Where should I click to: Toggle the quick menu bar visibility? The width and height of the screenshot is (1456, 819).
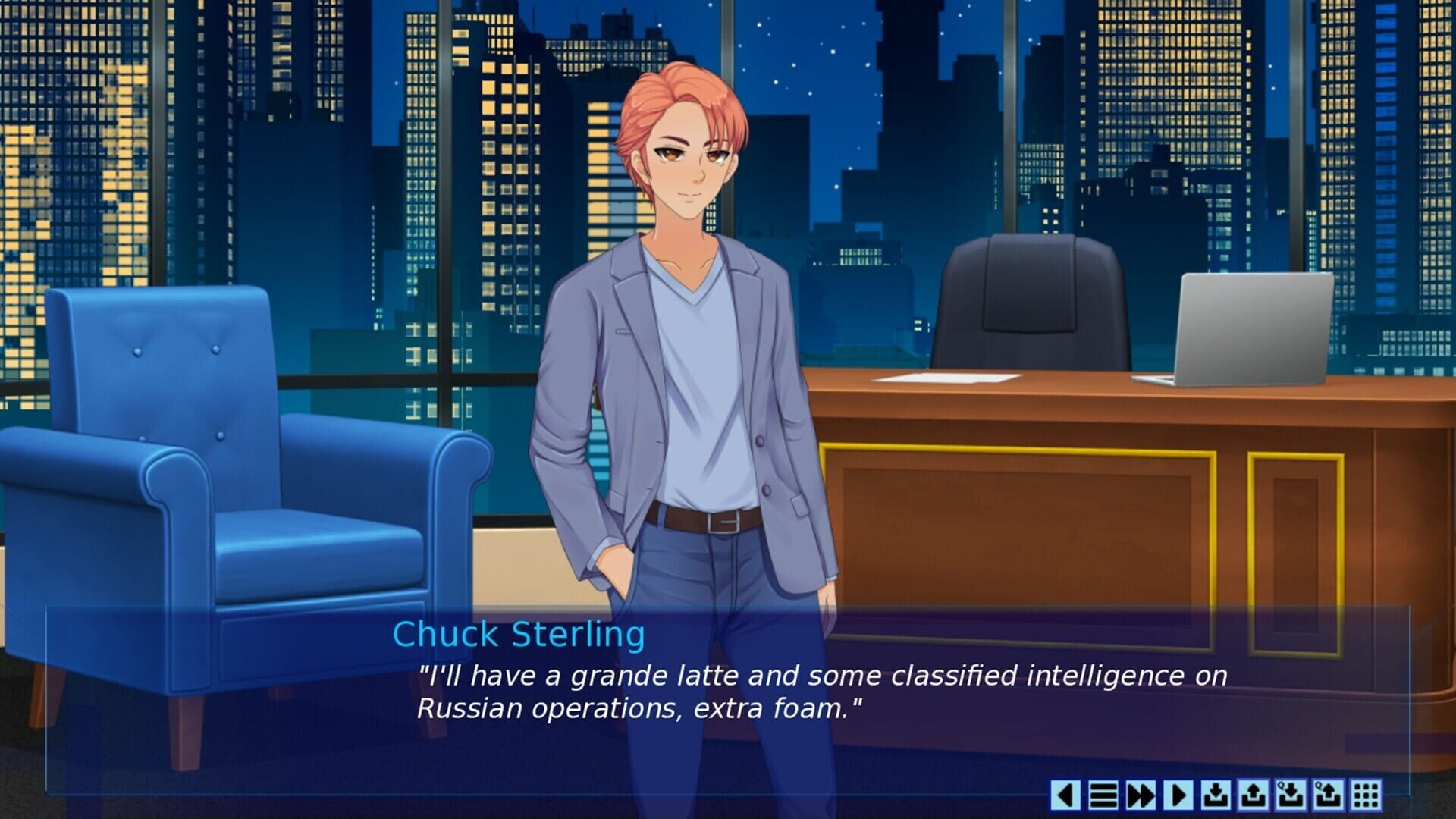pos(1103,794)
